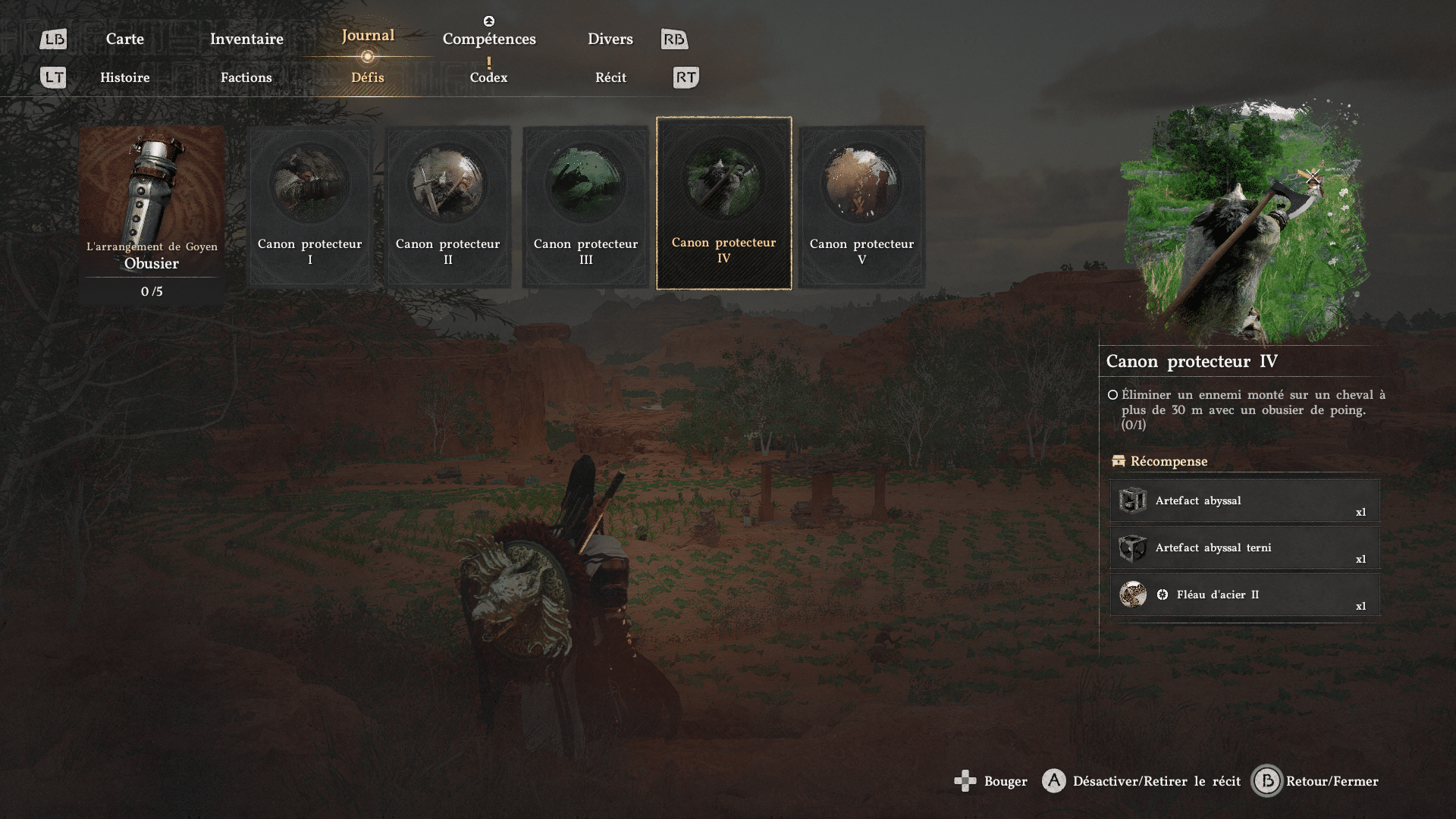Show the Histoire sub-tab

pyautogui.click(x=125, y=77)
